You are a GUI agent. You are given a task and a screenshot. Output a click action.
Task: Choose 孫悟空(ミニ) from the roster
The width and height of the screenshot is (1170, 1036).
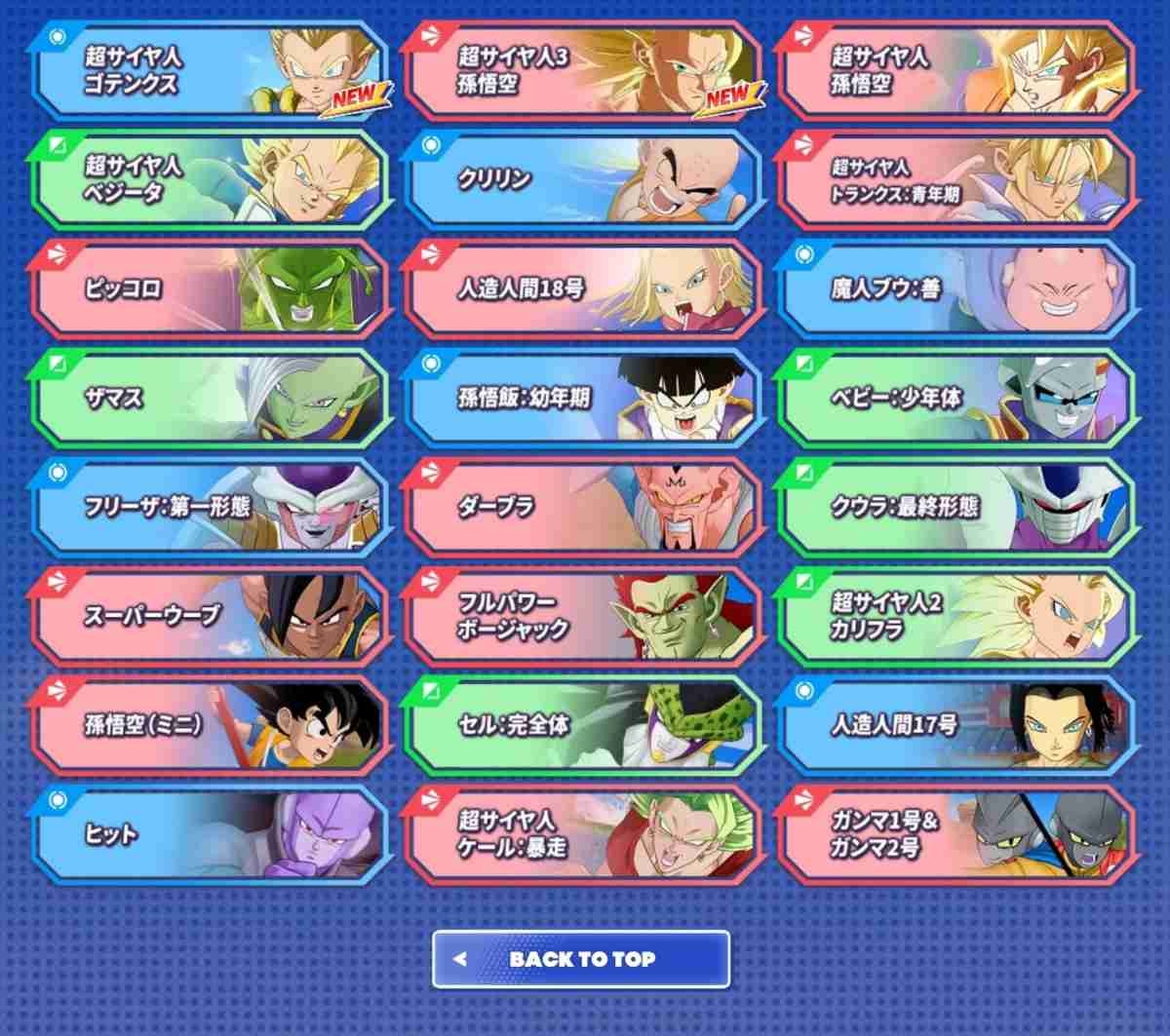tap(210, 726)
